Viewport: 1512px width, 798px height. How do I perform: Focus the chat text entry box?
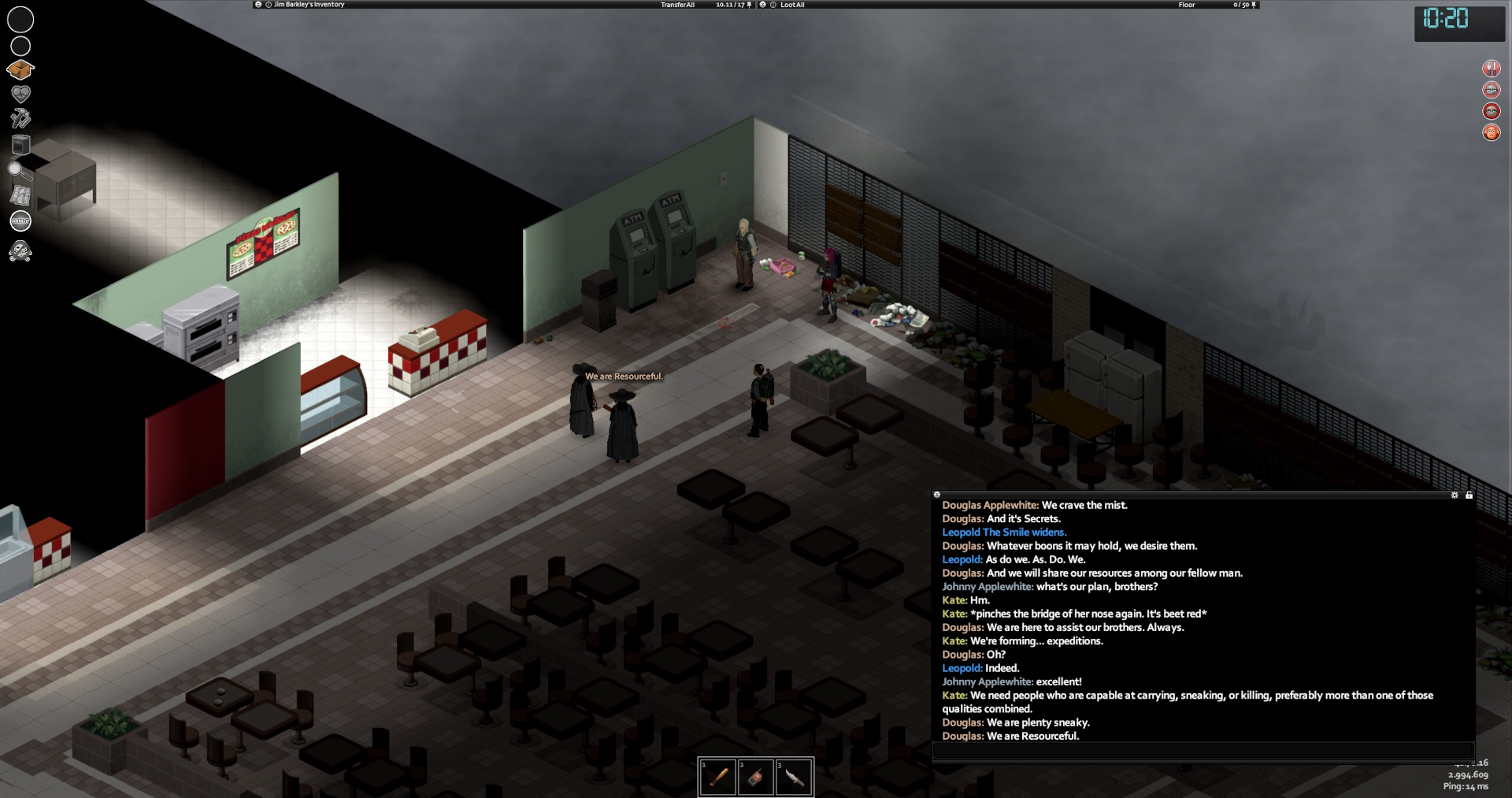coord(1203,751)
